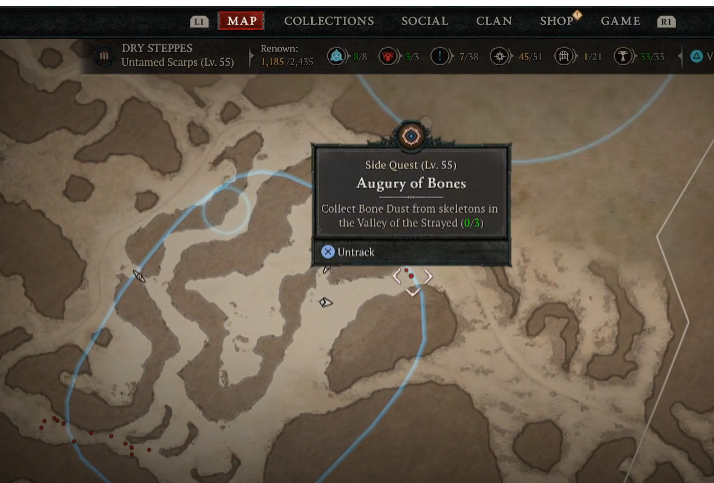Click the blue waypoints renown icon showing 8/8
The height and width of the screenshot is (483, 714).
[x=336, y=57]
